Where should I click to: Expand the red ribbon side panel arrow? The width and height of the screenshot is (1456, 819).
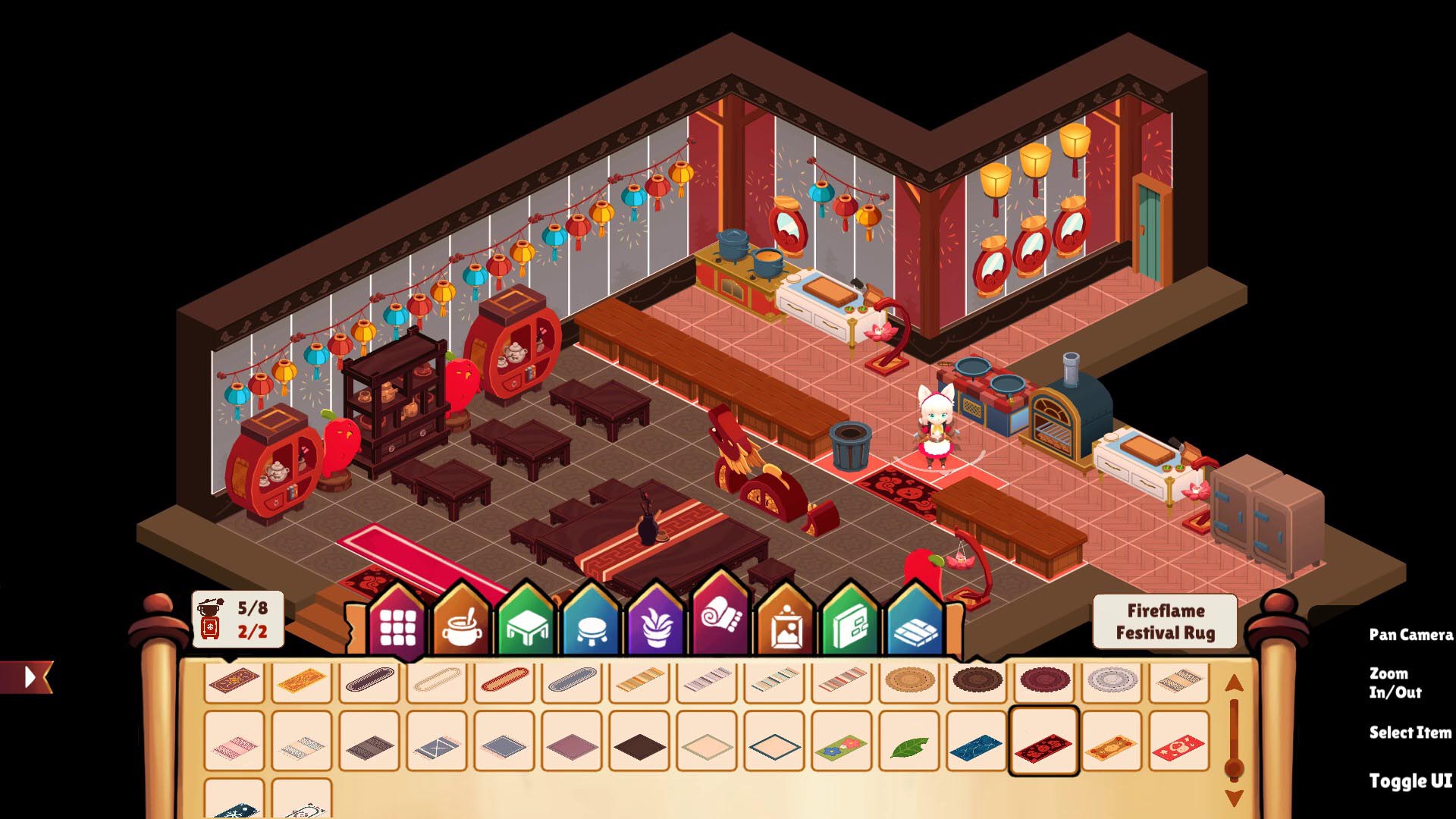pyautogui.click(x=29, y=676)
